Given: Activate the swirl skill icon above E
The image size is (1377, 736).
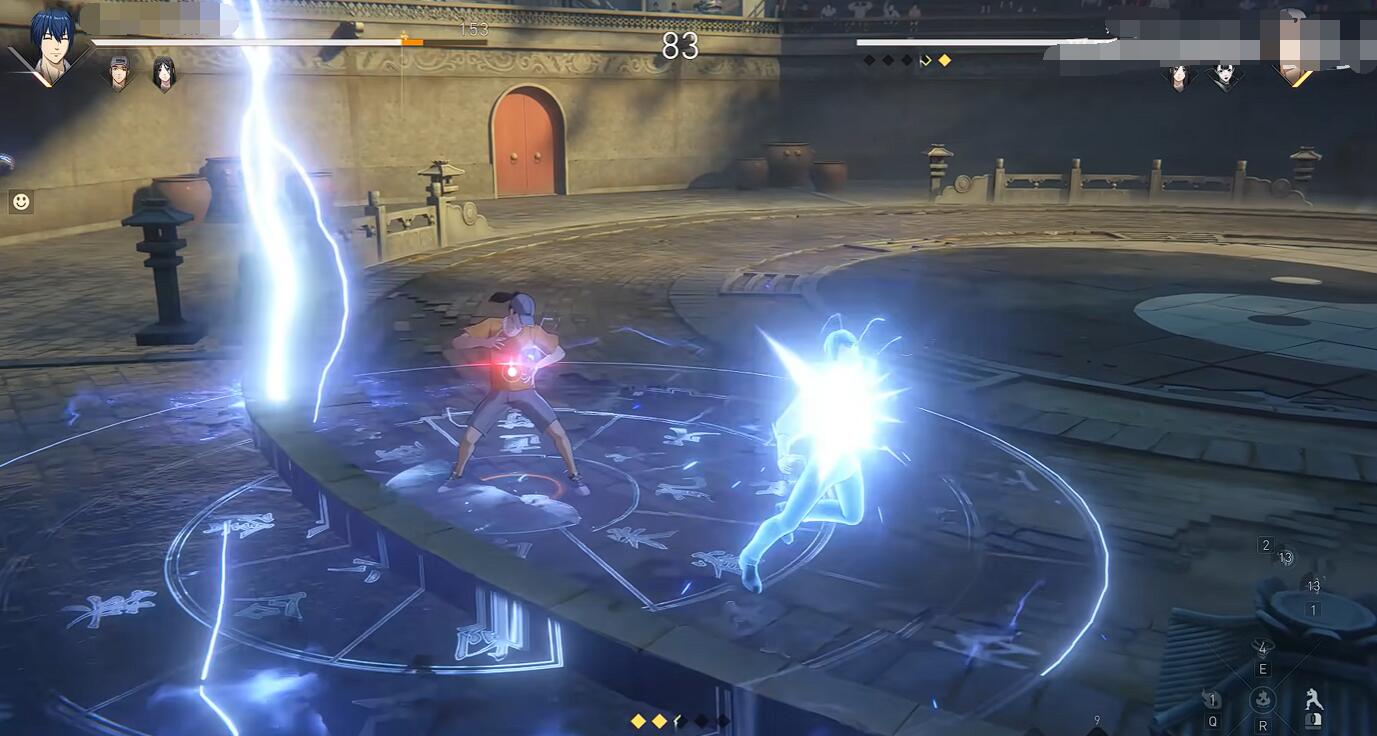Looking at the screenshot, I should pos(1263,649).
